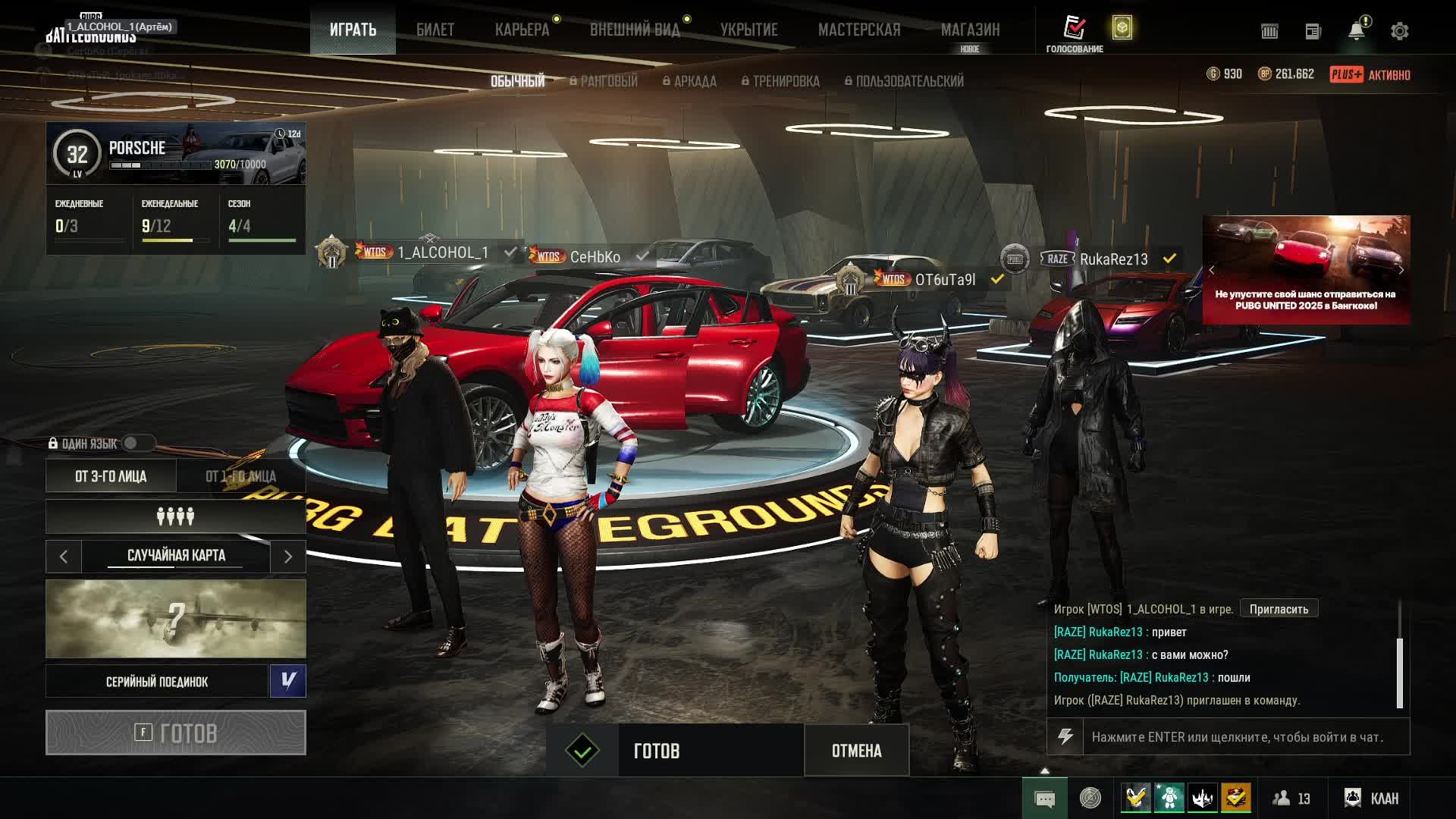Image resolution: width=1456 pixels, height=819 pixels.
Task: Open the settings gear icon
Action: [1399, 31]
